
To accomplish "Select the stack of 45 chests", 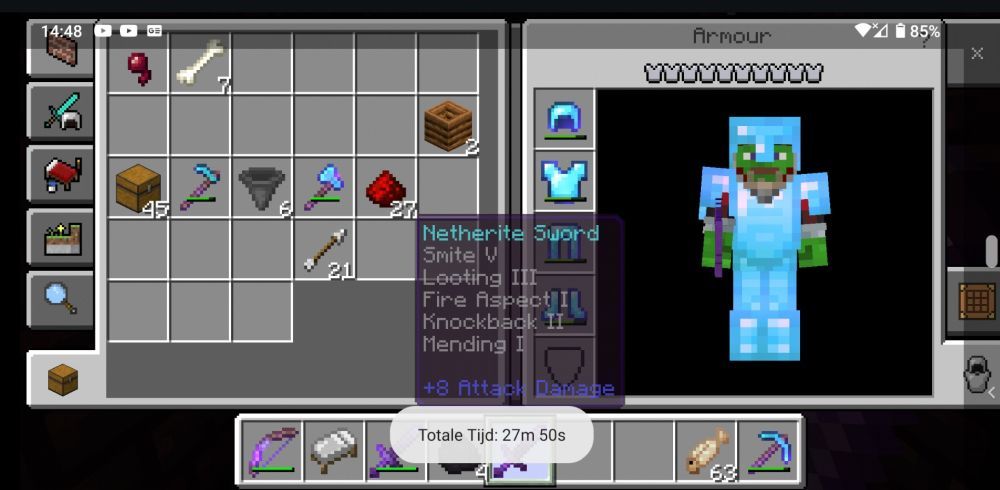I will [138, 188].
